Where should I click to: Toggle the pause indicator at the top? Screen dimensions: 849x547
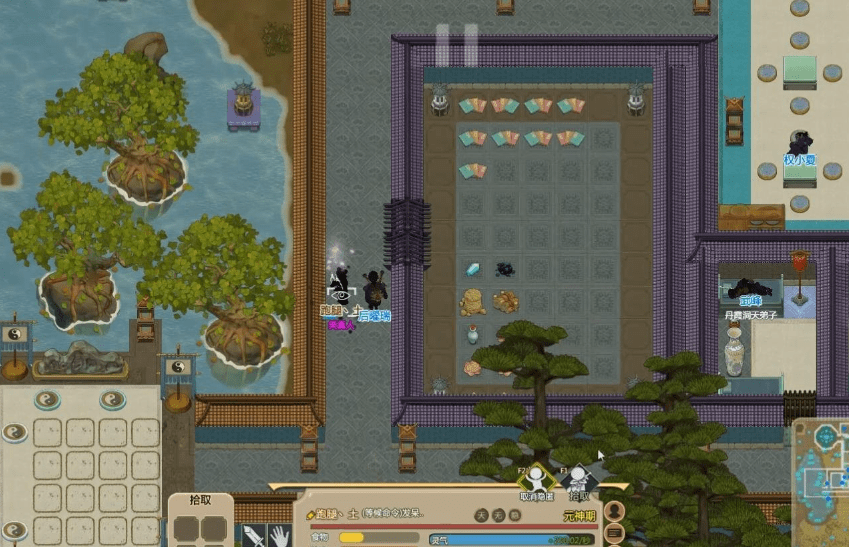click(x=456, y=45)
